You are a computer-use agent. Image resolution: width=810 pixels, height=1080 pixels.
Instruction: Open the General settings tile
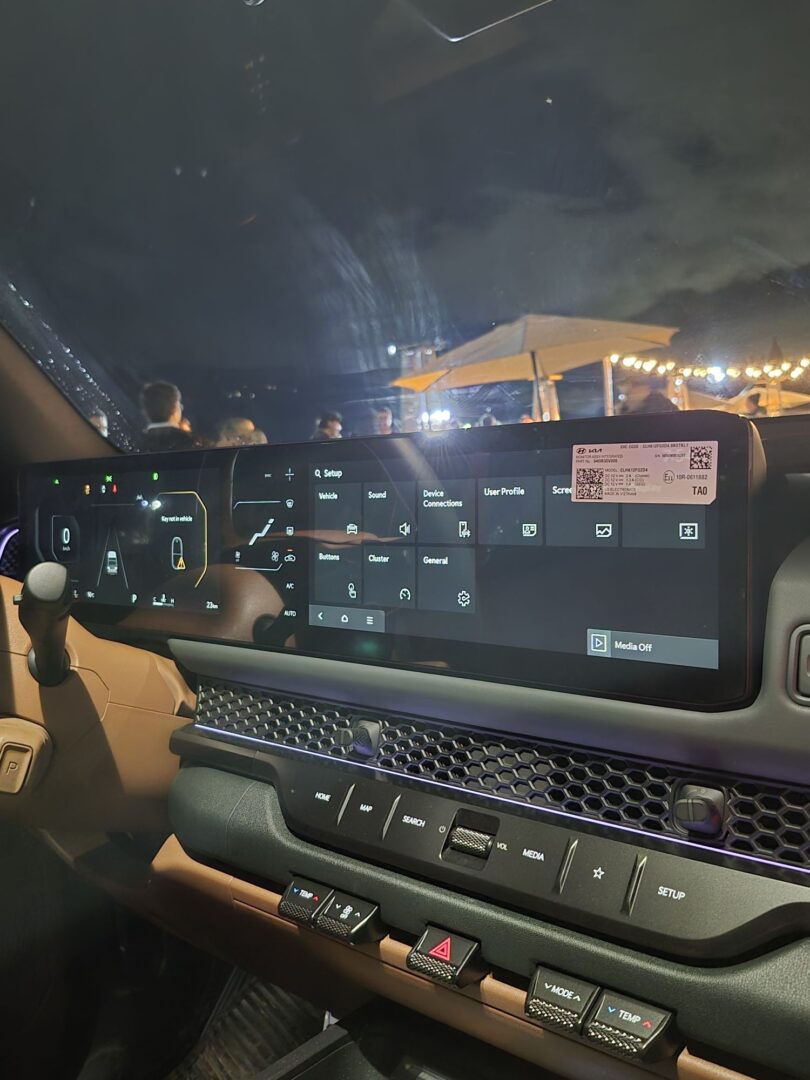pyautogui.click(x=446, y=579)
